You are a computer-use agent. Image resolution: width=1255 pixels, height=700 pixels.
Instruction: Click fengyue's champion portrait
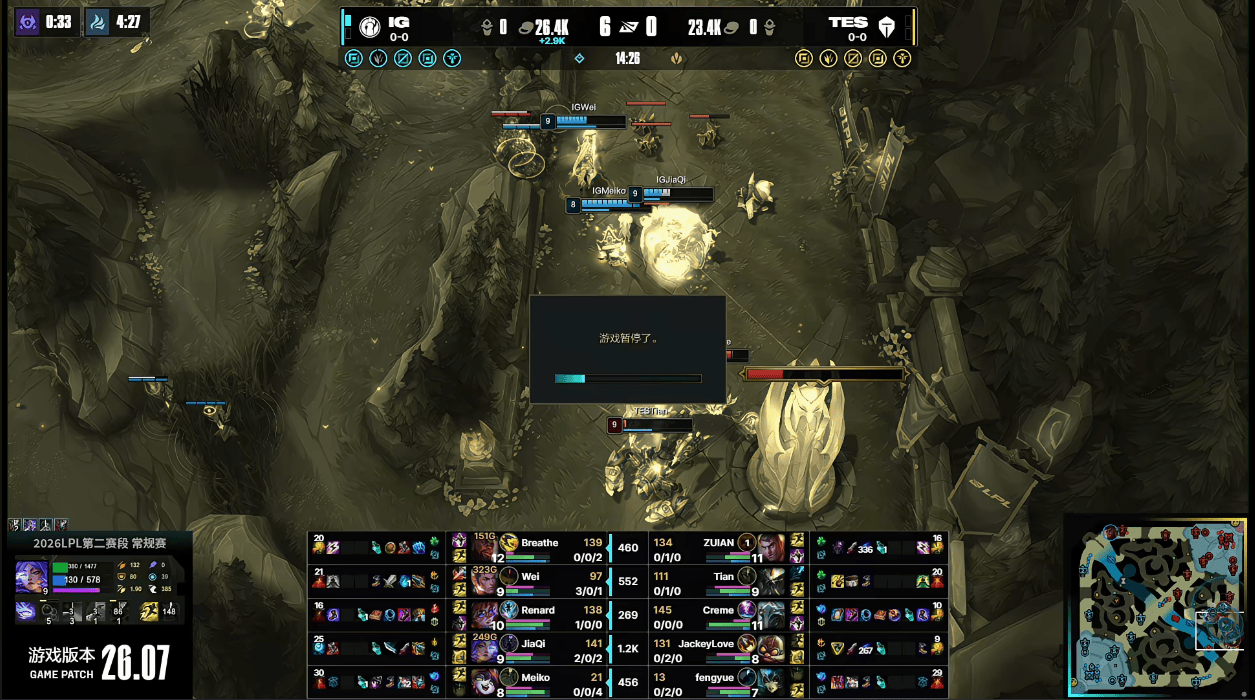click(770, 680)
